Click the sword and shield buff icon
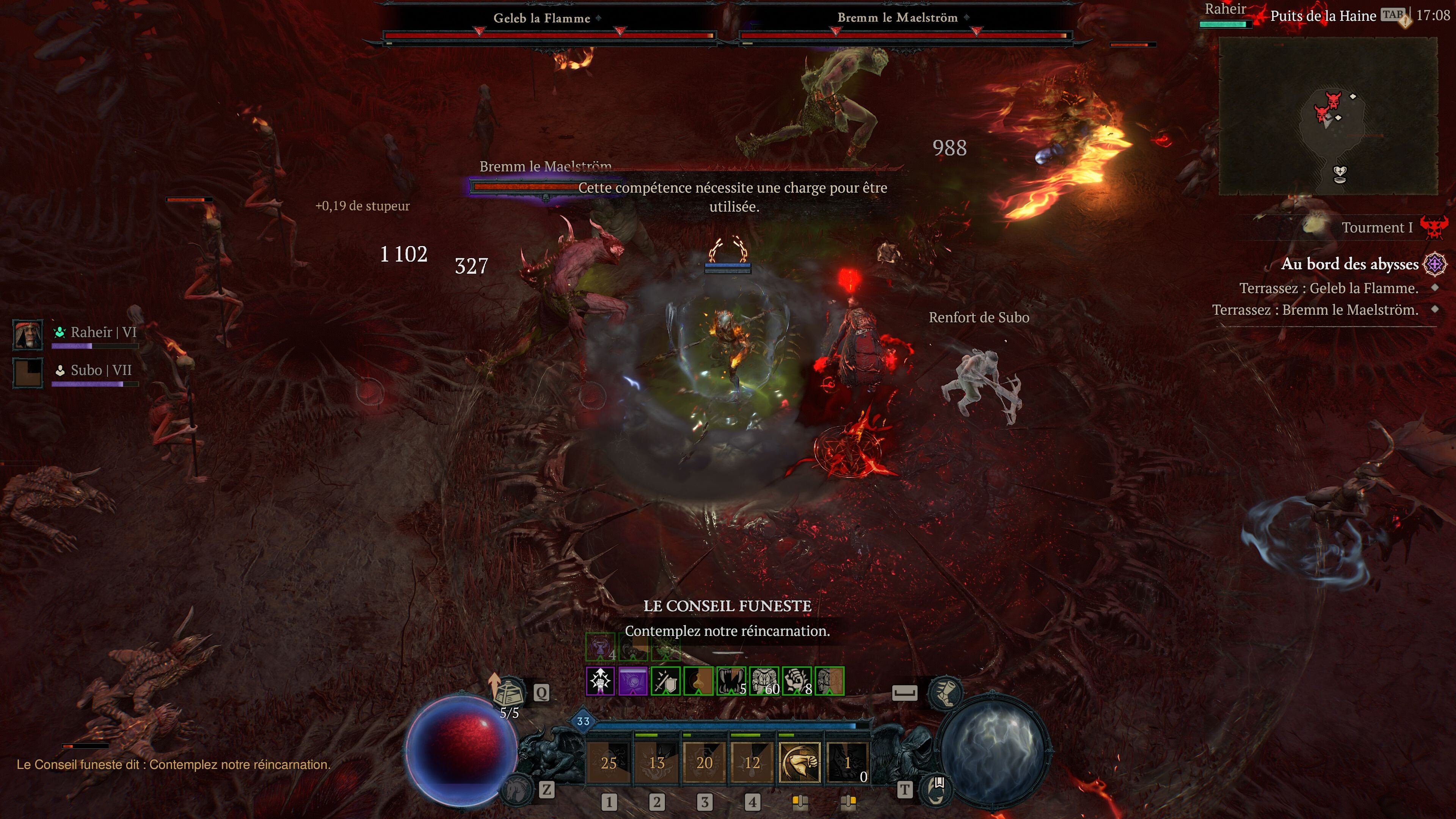This screenshot has height=819, width=1456. coord(665,681)
